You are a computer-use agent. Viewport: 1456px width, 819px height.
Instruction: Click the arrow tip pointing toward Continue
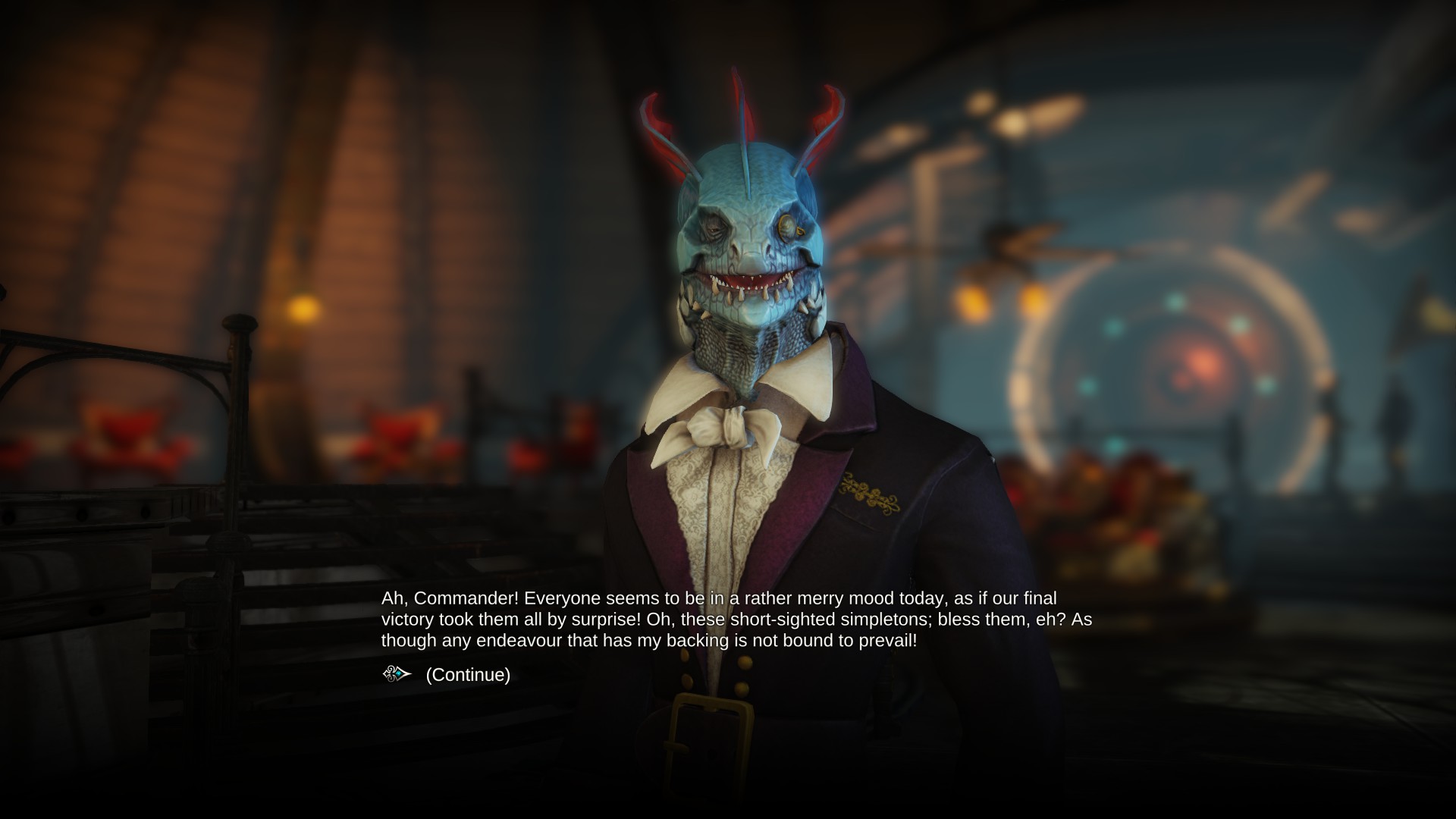[410, 673]
